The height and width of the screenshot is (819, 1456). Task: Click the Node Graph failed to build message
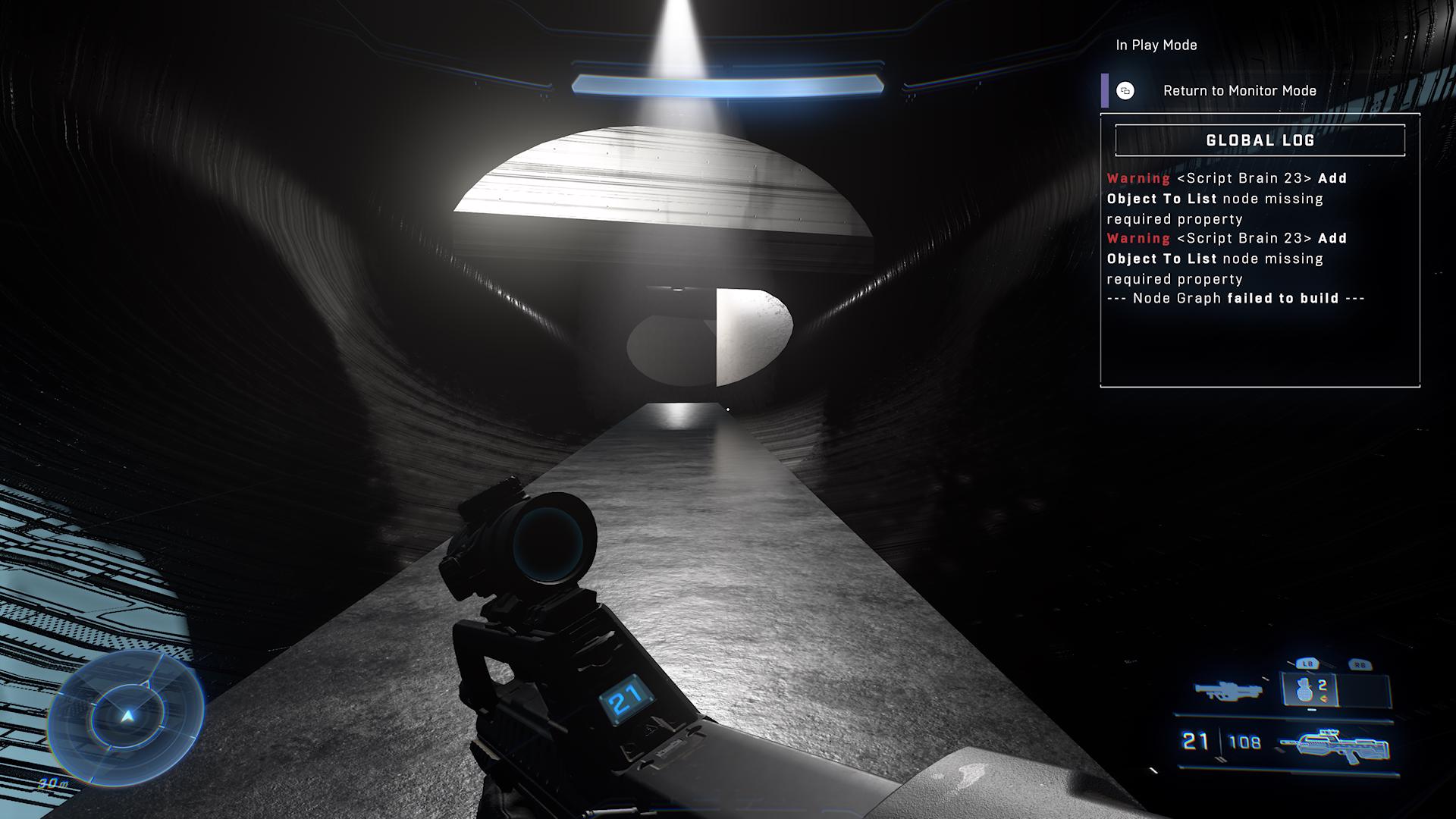1235,299
